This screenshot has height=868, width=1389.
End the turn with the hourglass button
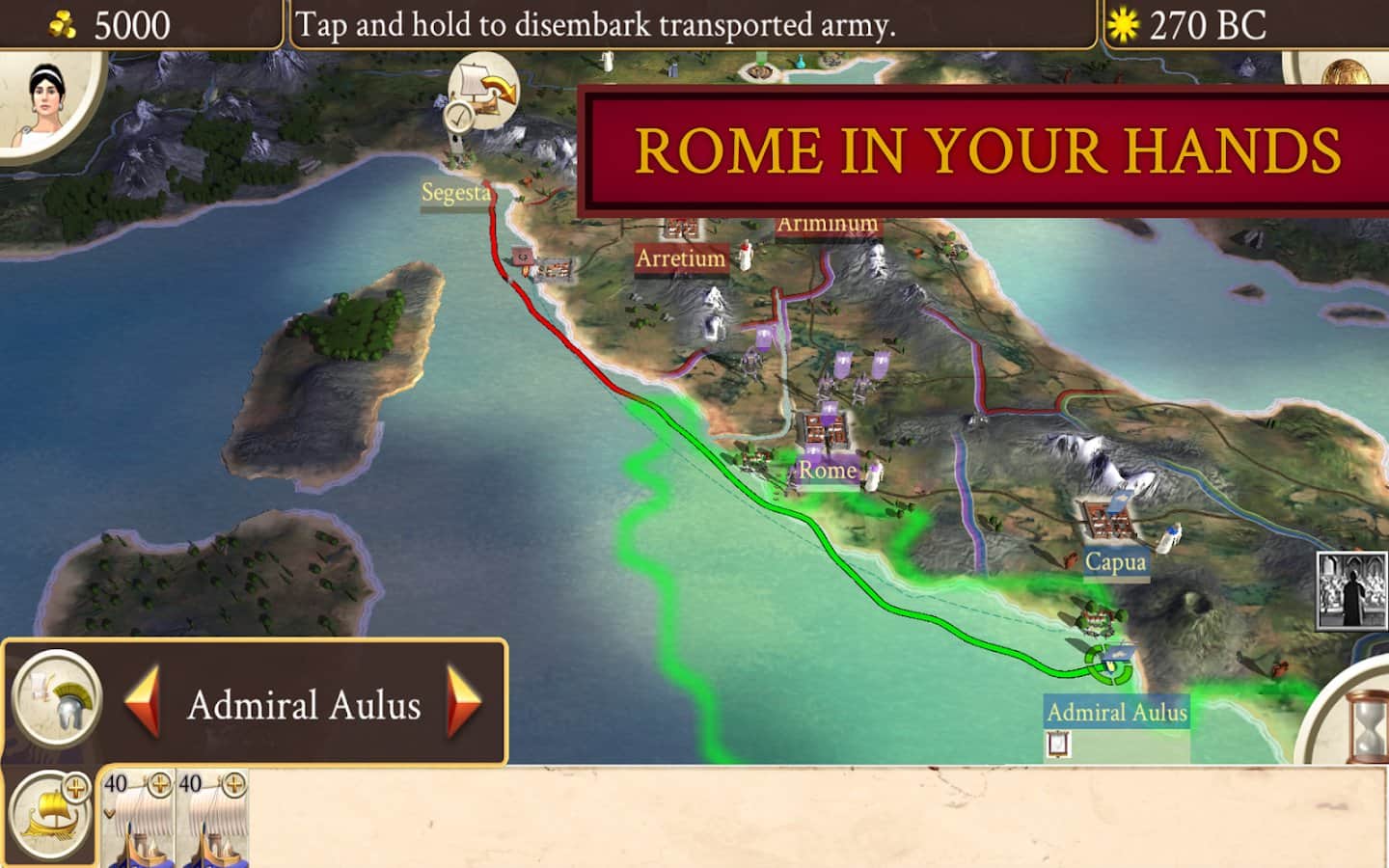tap(1361, 719)
